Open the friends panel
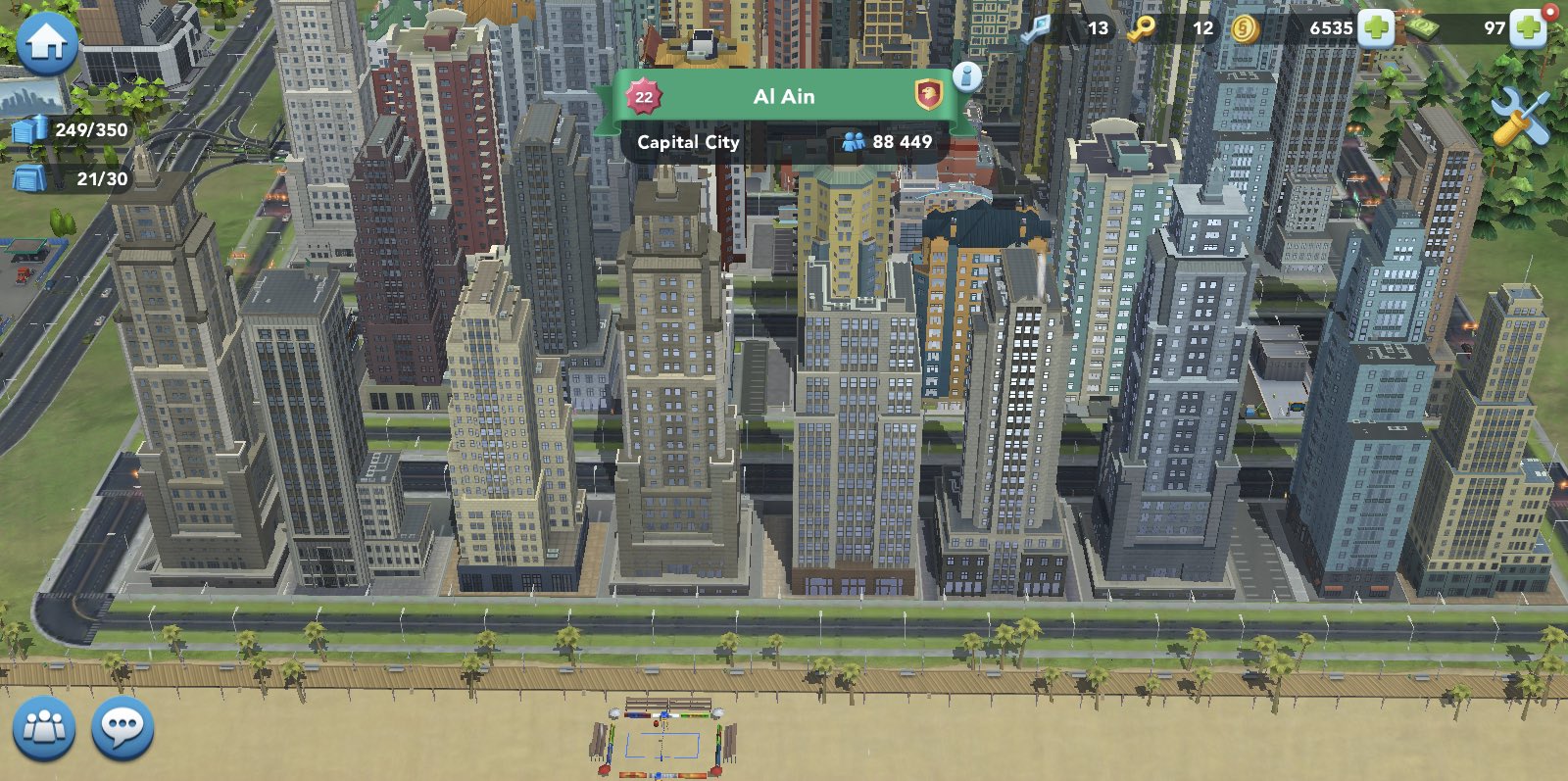Image resolution: width=1568 pixels, height=781 pixels. point(43,727)
